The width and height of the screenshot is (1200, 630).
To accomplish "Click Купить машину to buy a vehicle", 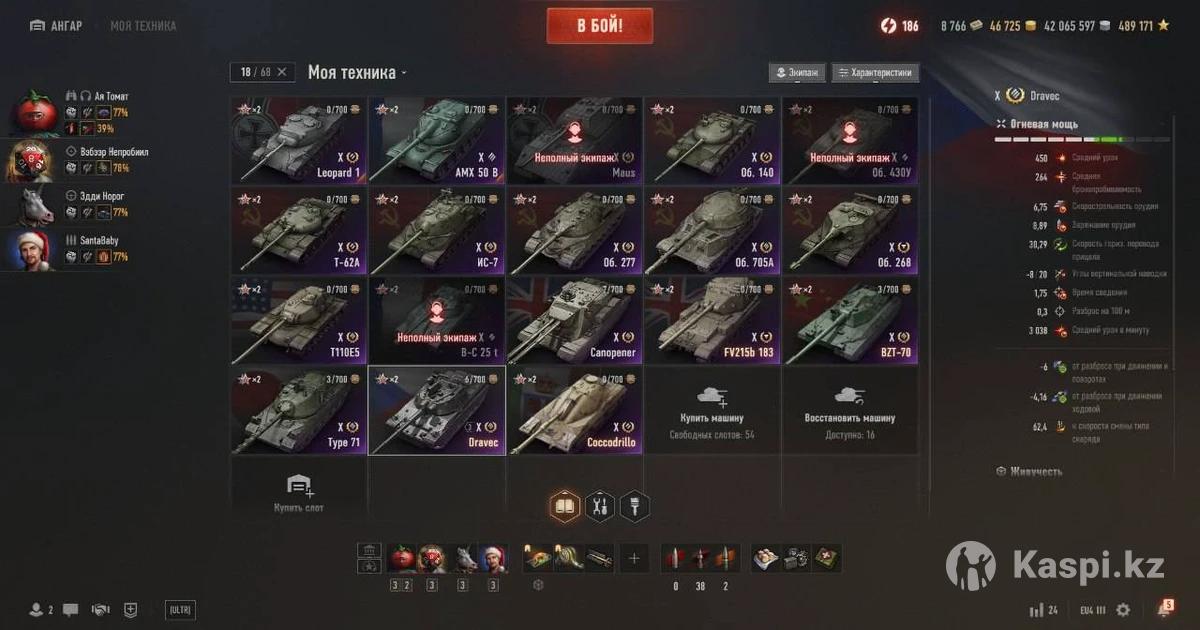I will point(712,410).
